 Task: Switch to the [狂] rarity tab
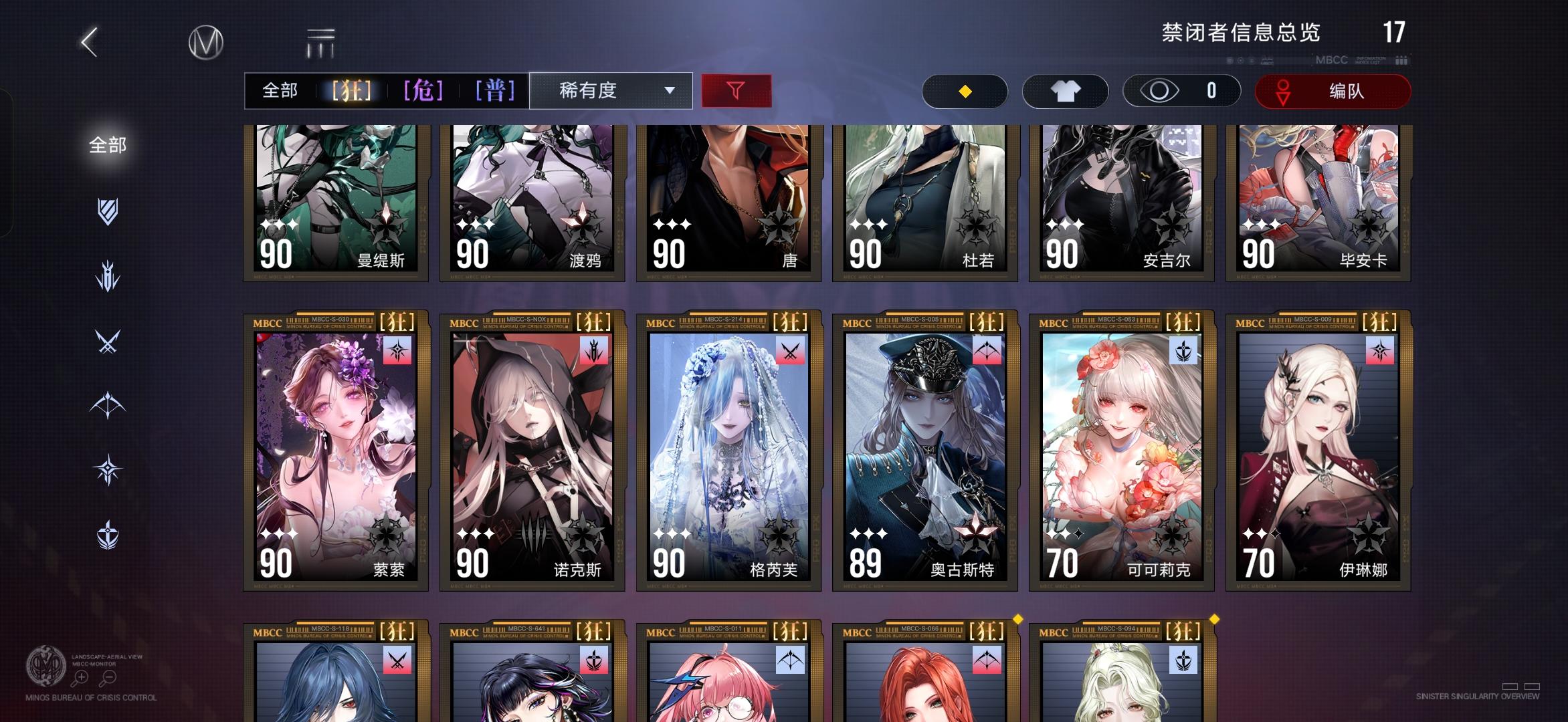click(x=353, y=90)
